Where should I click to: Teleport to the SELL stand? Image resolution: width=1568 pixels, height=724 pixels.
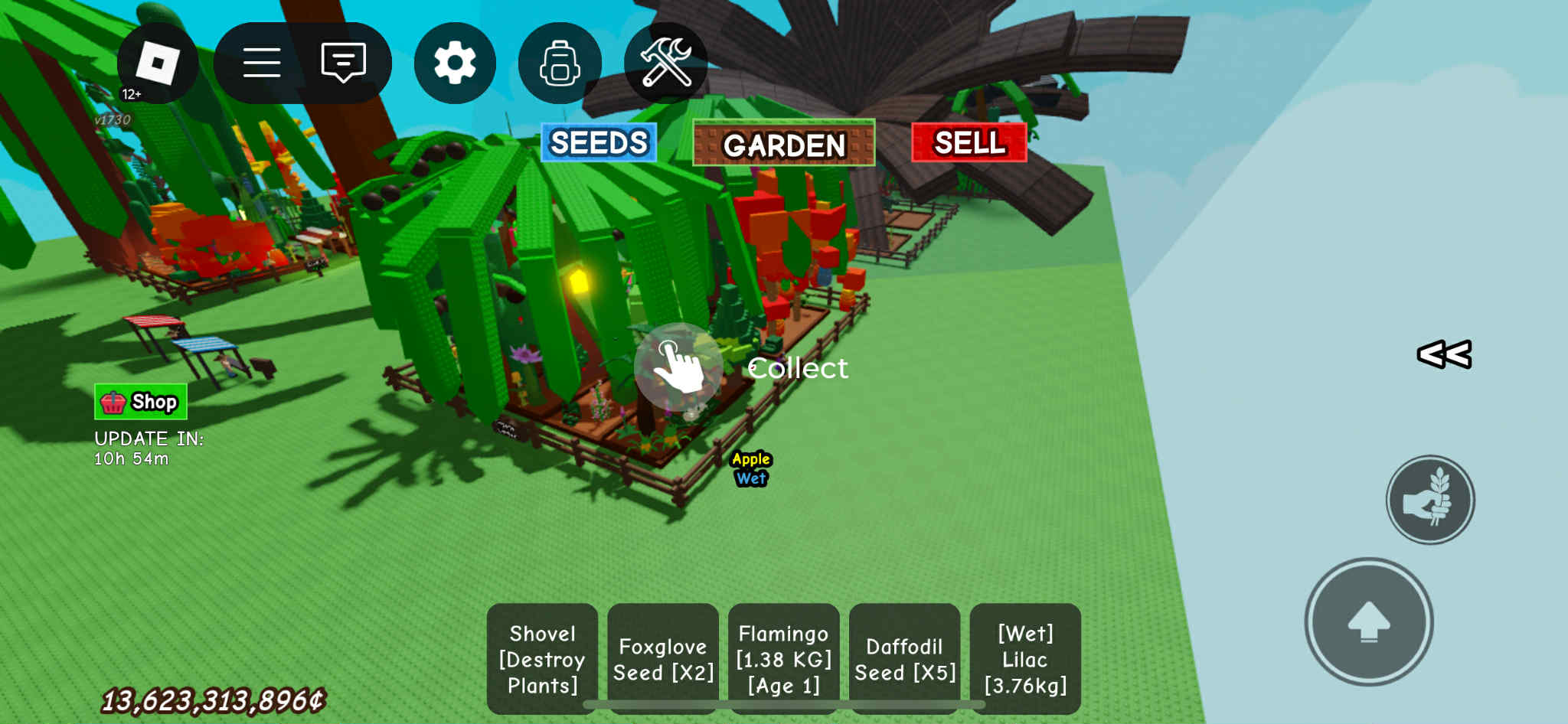969,143
